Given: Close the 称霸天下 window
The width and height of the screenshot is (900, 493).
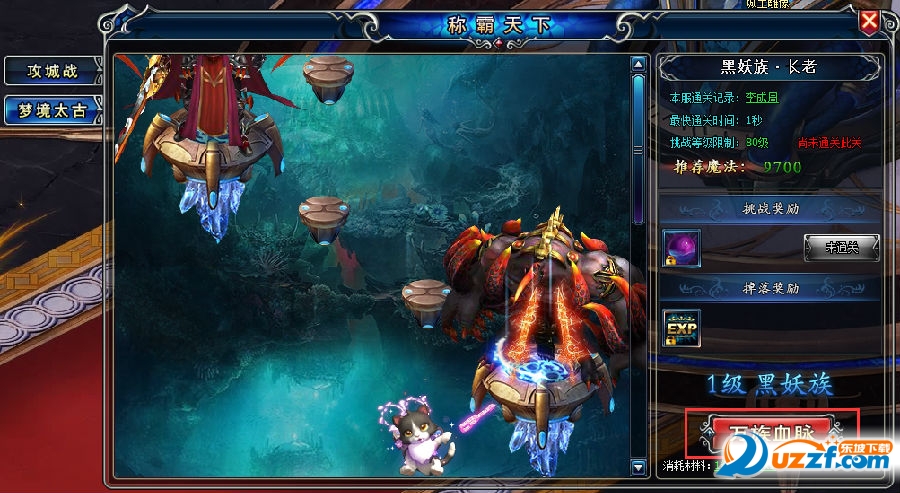Looking at the screenshot, I should 870,21.
